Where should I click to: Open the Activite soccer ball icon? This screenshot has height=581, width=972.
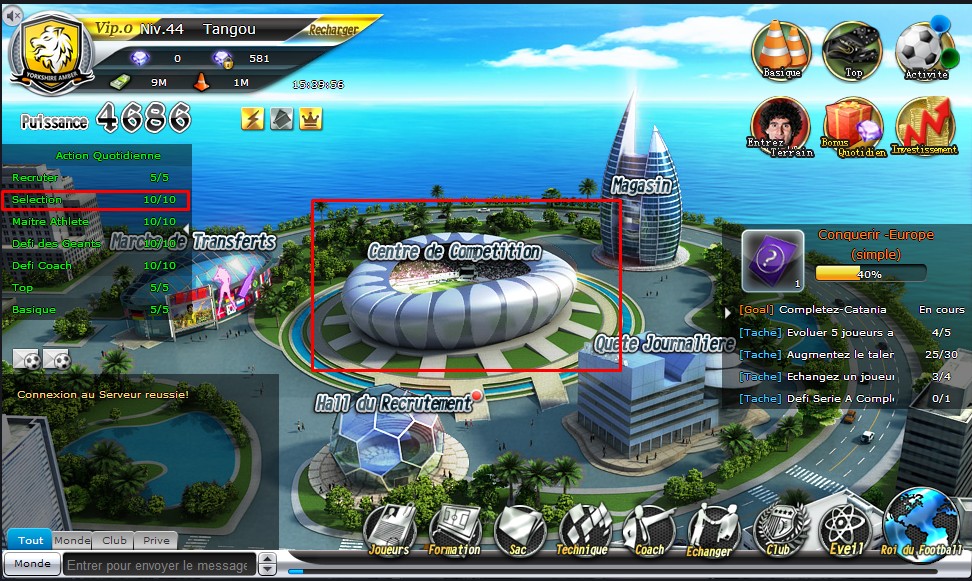tap(924, 48)
